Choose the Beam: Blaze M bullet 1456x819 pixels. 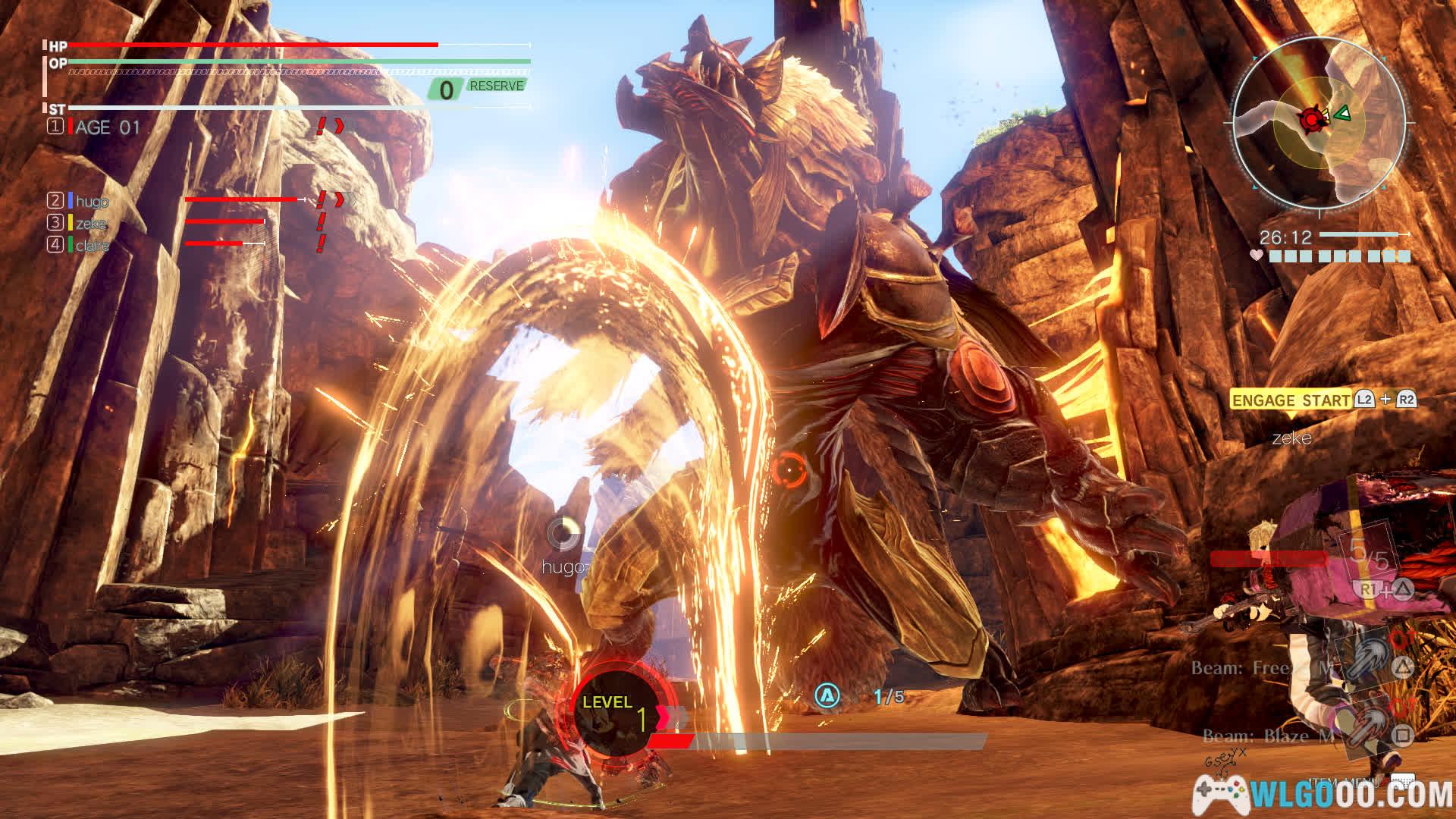point(1268,736)
